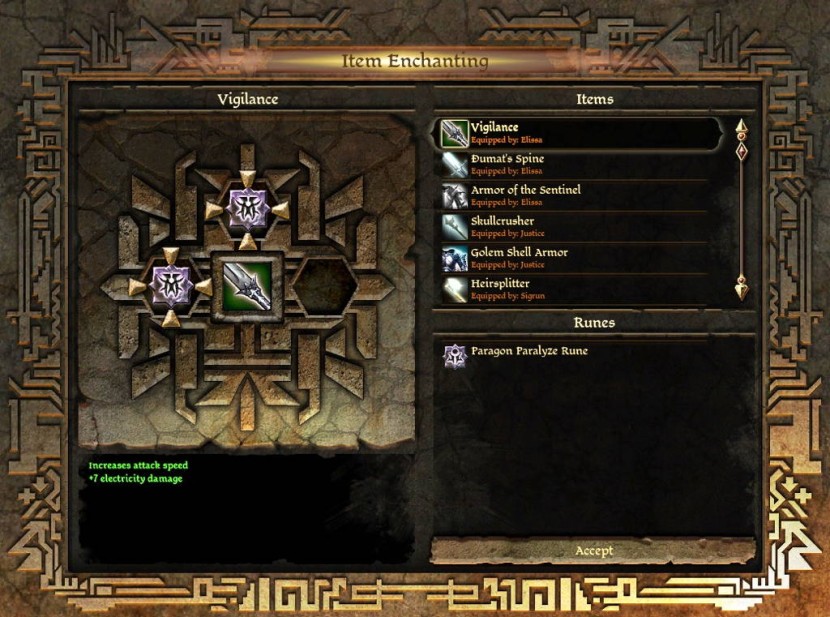Click the Vigilance sword icon in the center

click(x=246, y=286)
